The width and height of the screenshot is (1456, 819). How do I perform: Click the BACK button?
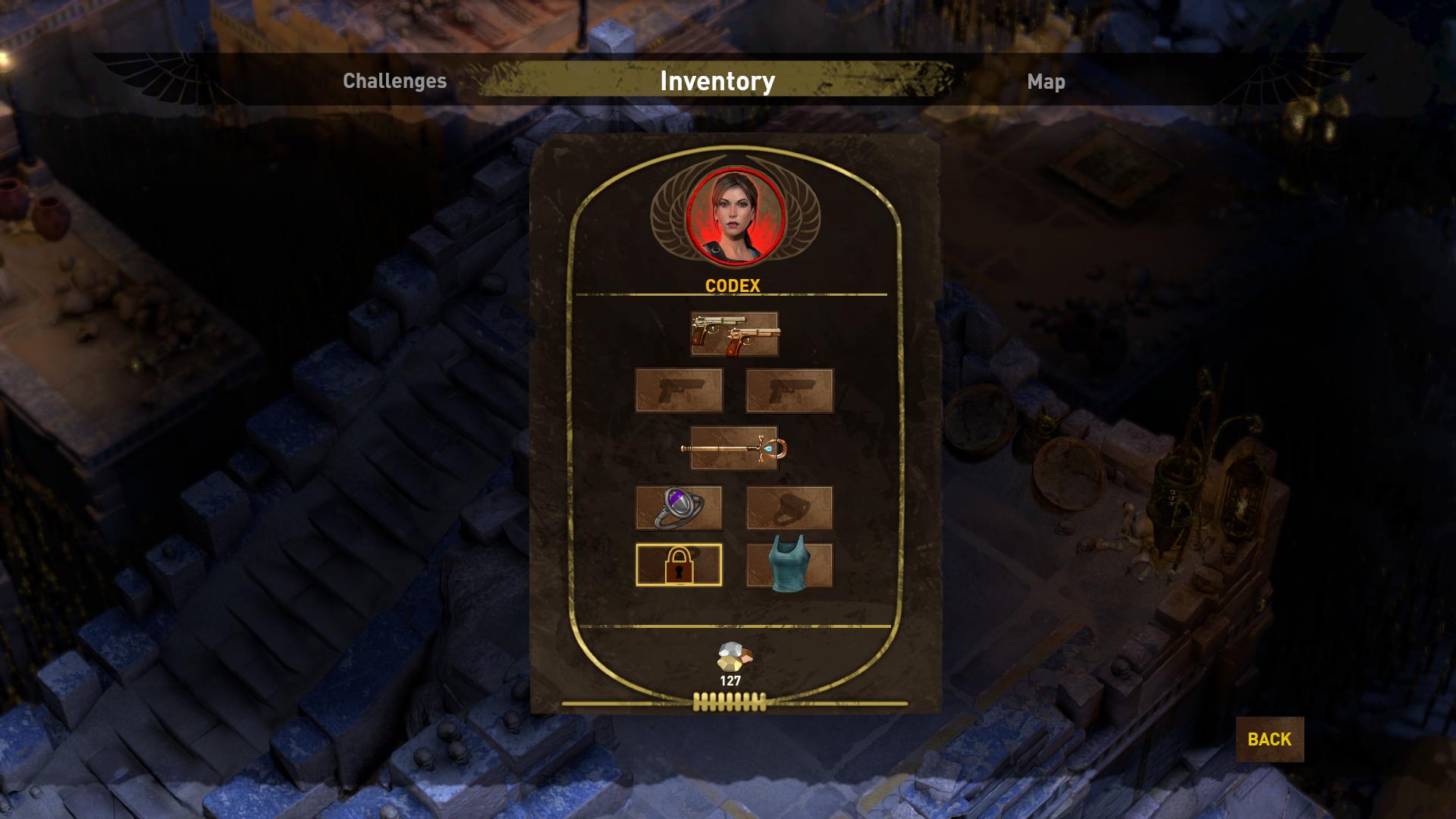point(1269,739)
